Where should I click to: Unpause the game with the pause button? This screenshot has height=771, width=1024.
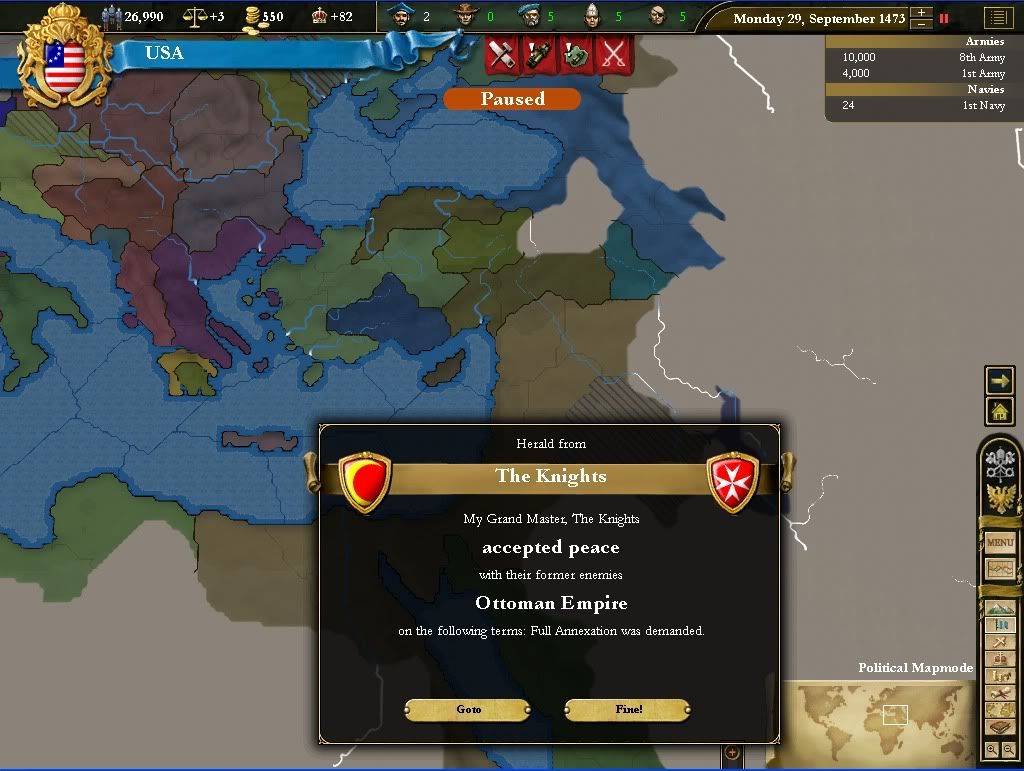(x=944, y=18)
